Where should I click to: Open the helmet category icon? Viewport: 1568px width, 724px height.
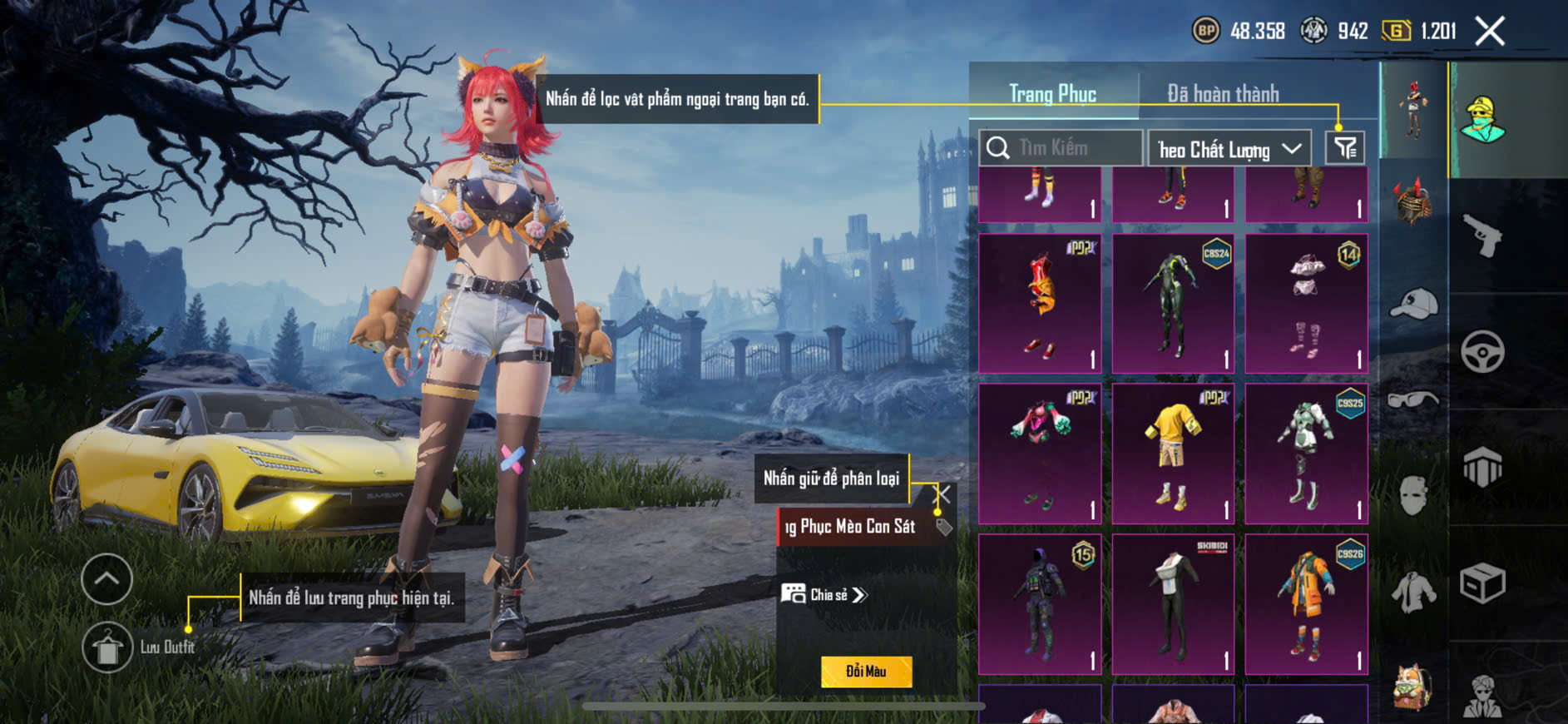point(1412,201)
